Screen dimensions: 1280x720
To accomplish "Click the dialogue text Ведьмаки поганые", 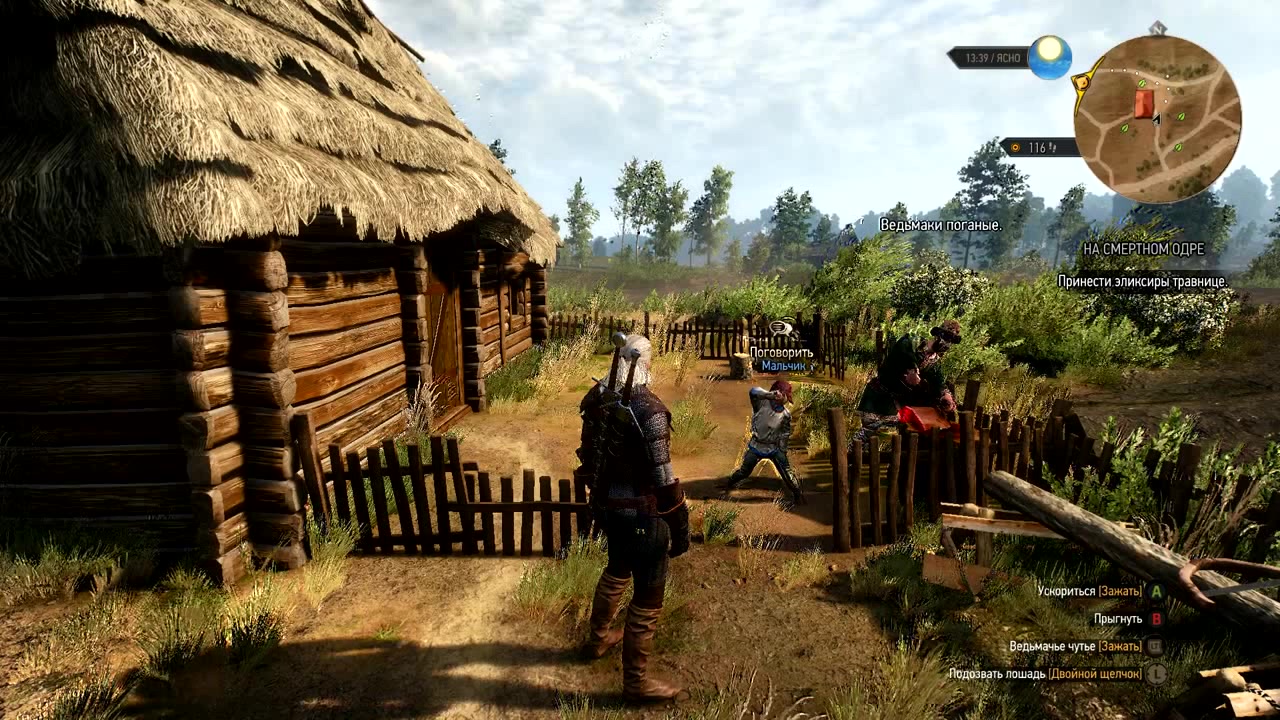I will click(x=939, y=227).
